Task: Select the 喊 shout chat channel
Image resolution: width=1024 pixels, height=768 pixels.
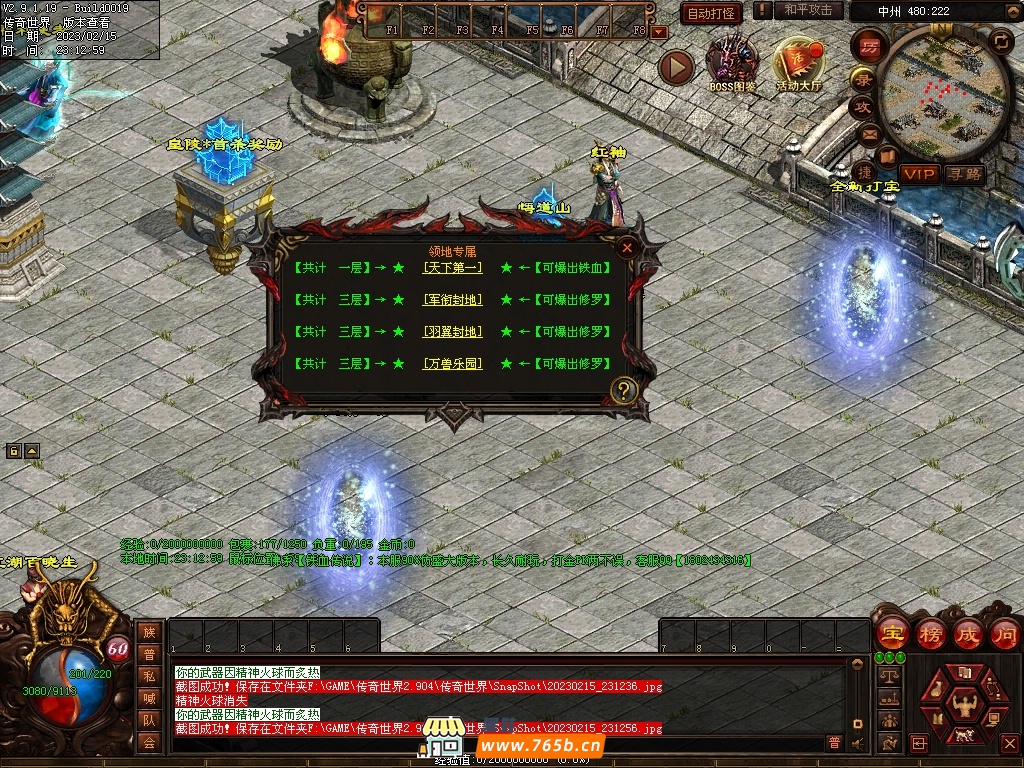Action: 149,698
